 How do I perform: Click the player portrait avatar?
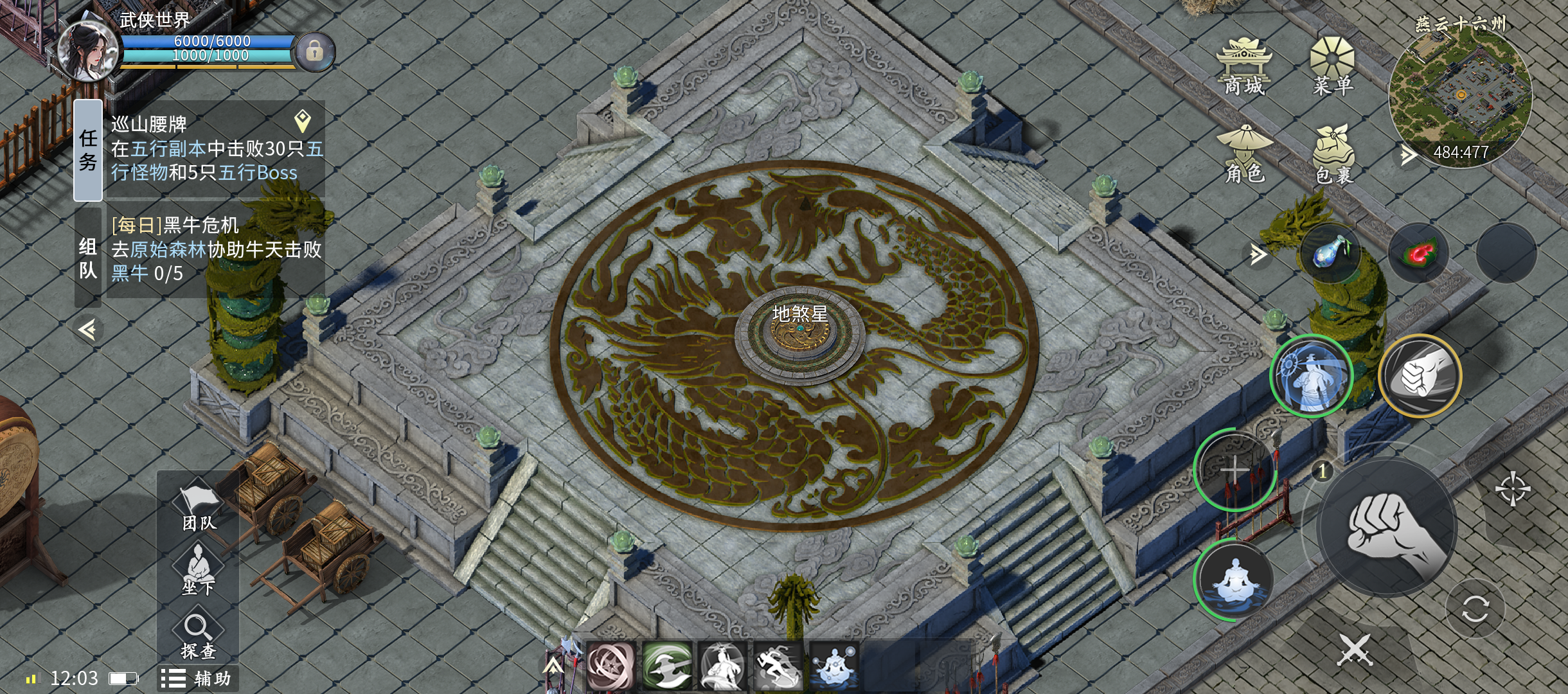(x=87, y=51)
